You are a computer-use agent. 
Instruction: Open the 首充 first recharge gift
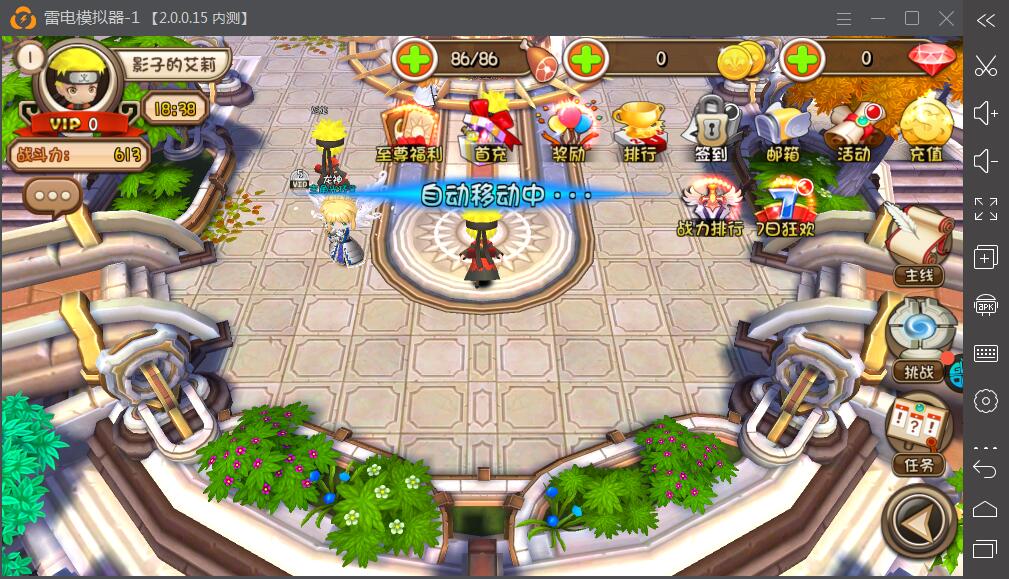point(491,130)
